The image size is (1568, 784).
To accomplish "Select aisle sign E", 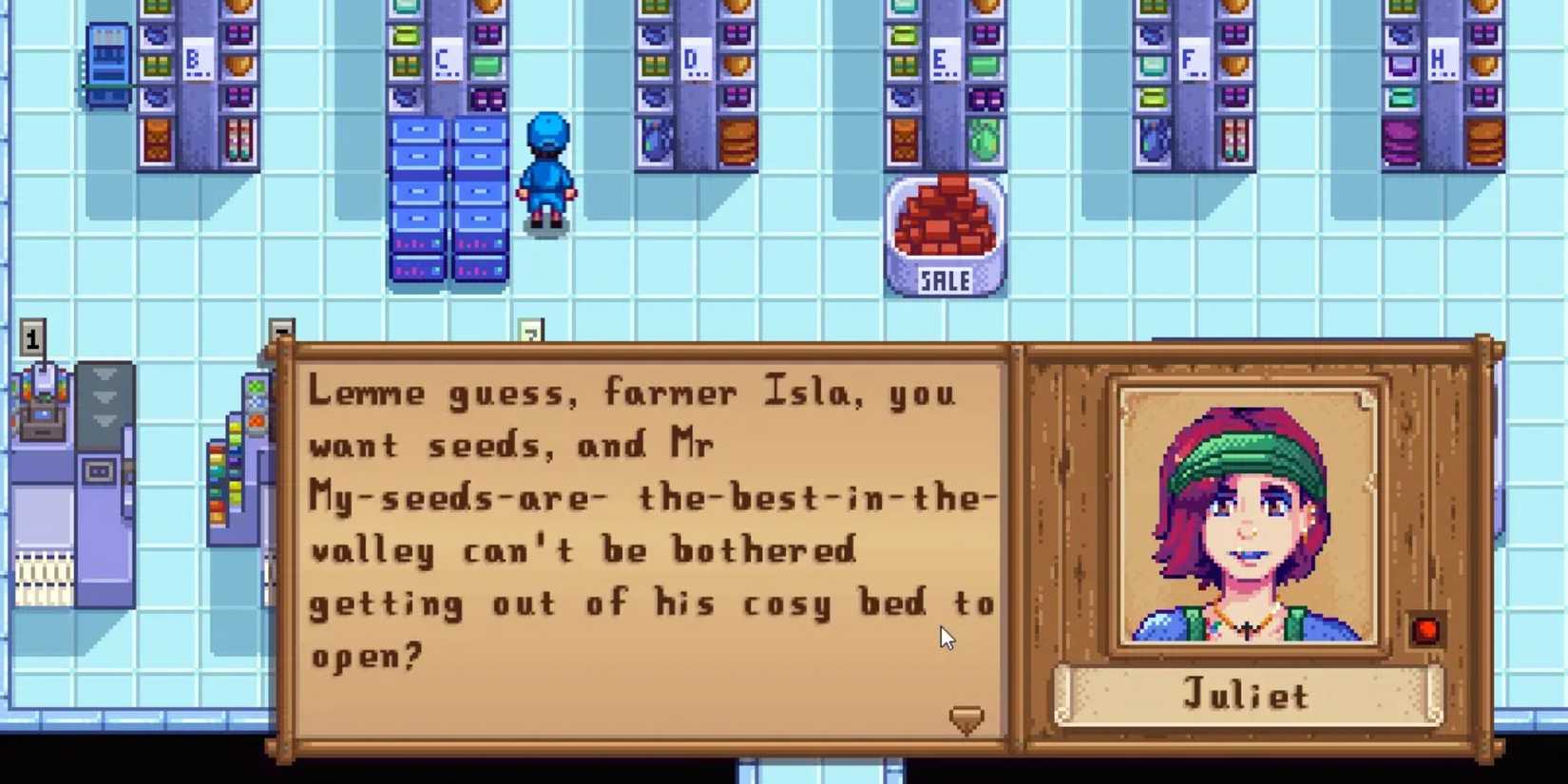I will 944,59.
